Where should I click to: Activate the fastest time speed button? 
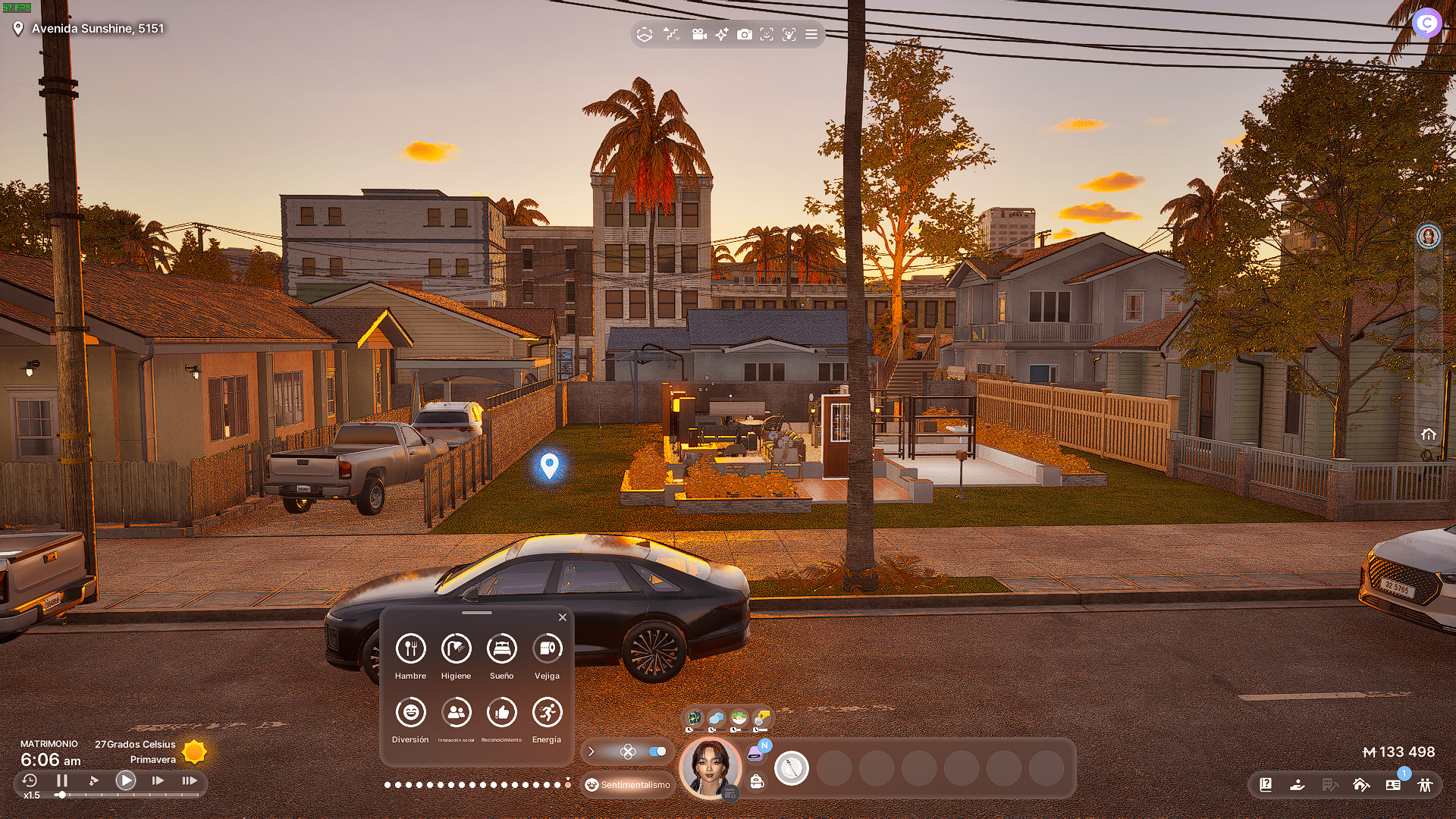click(x=190, y=780)
